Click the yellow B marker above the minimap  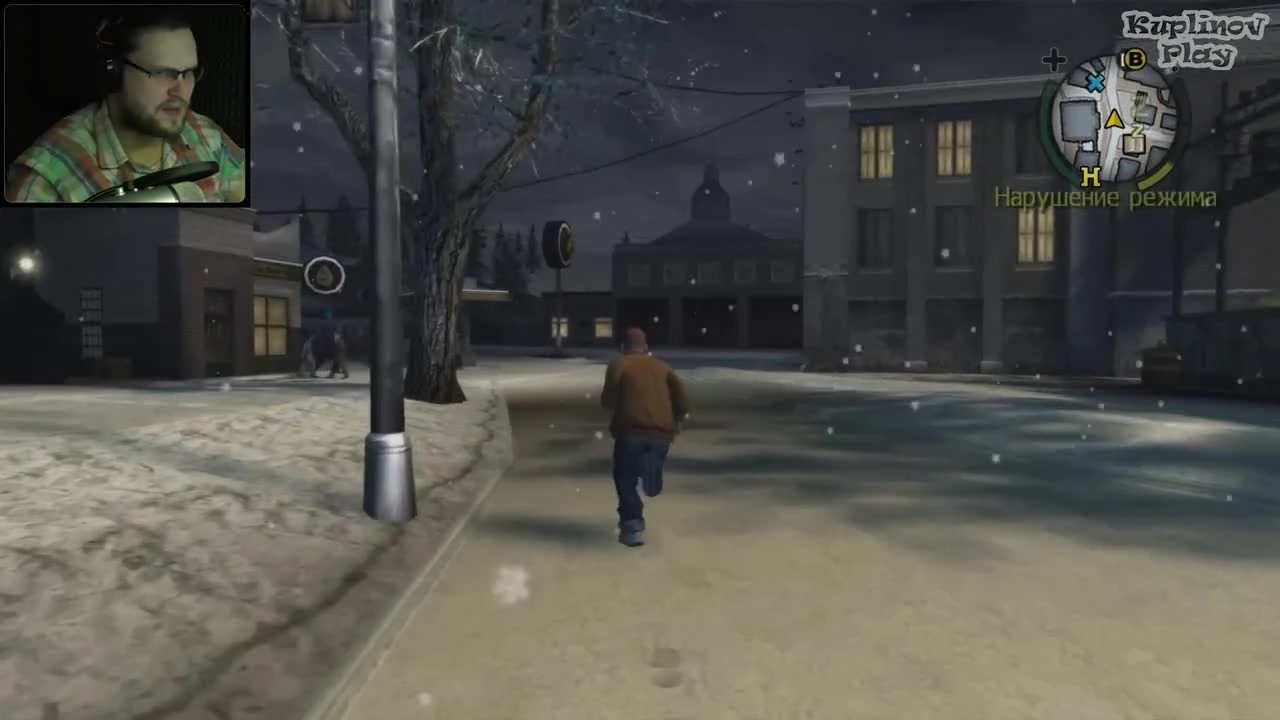(x=1133, y=59)
